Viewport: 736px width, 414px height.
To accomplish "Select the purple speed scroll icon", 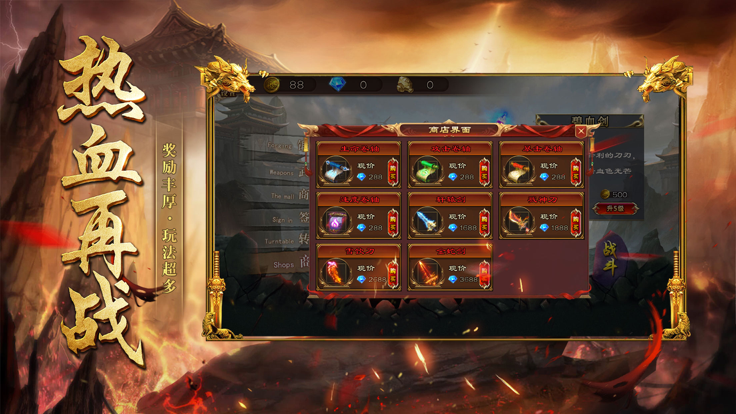I will (x=335, y=222).
